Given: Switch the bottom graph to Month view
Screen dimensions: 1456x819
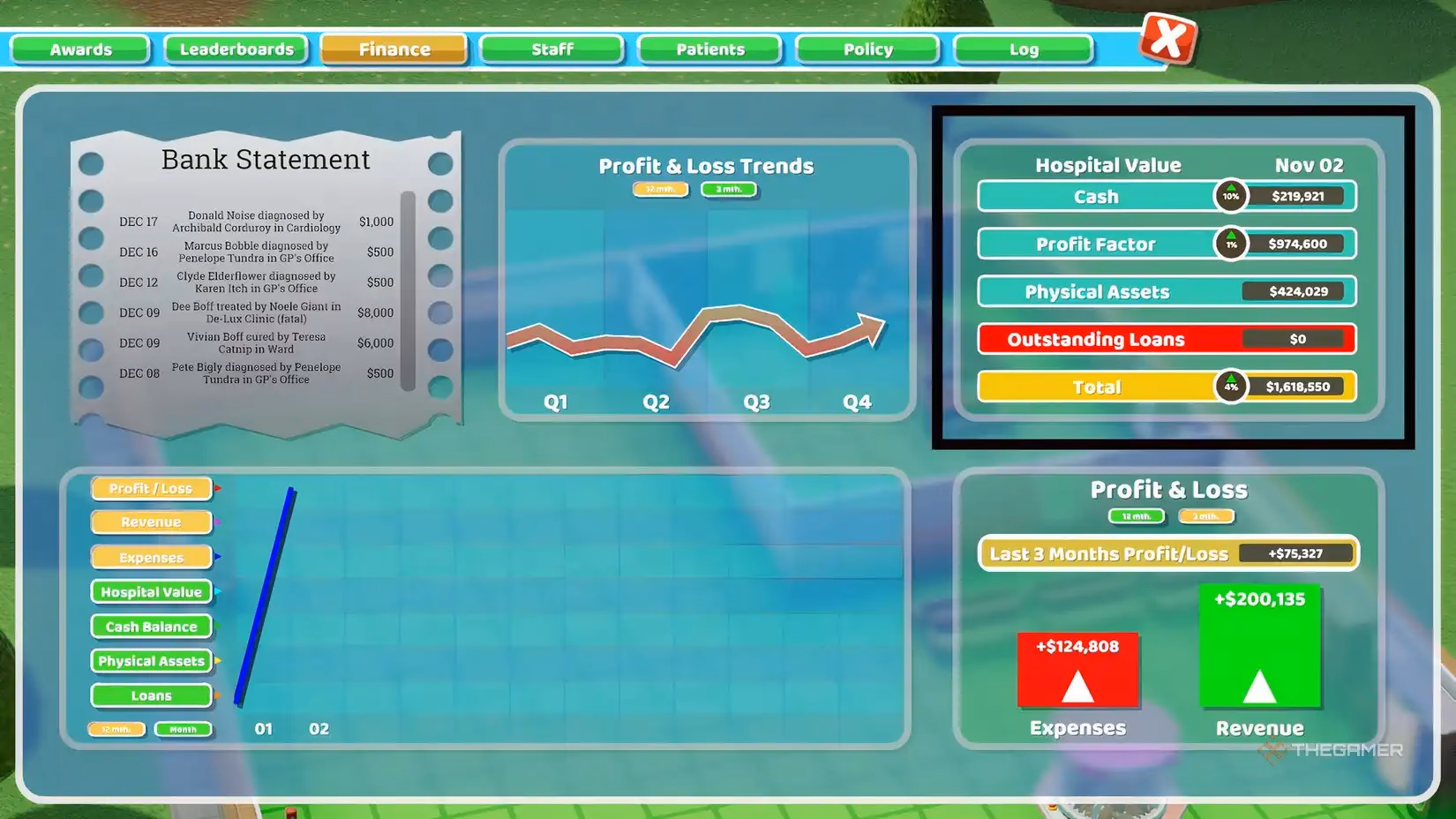Looking at the screenshot, I should 183,729.
